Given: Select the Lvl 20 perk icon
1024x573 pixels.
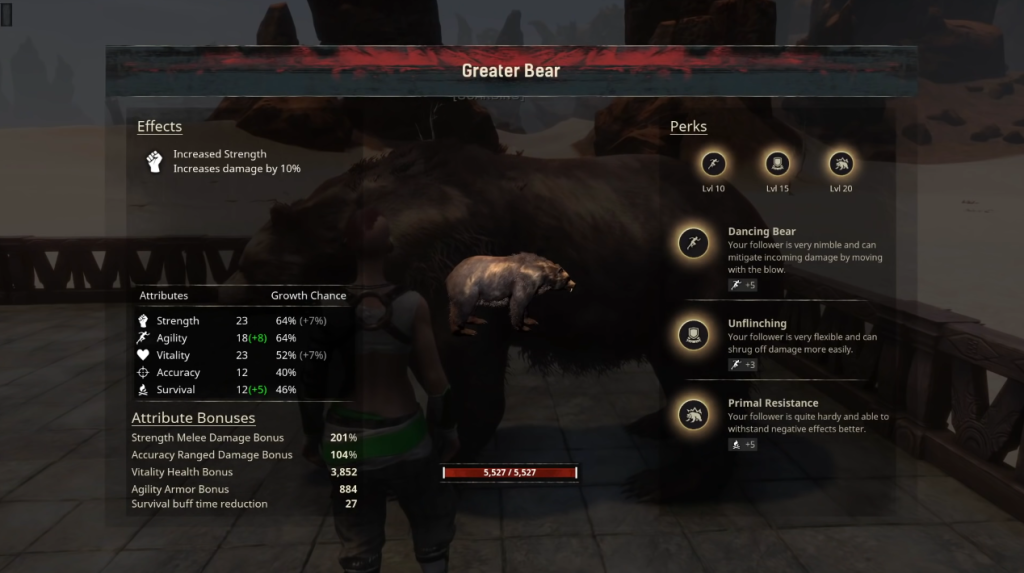Looking at the screenshot, I should coord(840,164).
